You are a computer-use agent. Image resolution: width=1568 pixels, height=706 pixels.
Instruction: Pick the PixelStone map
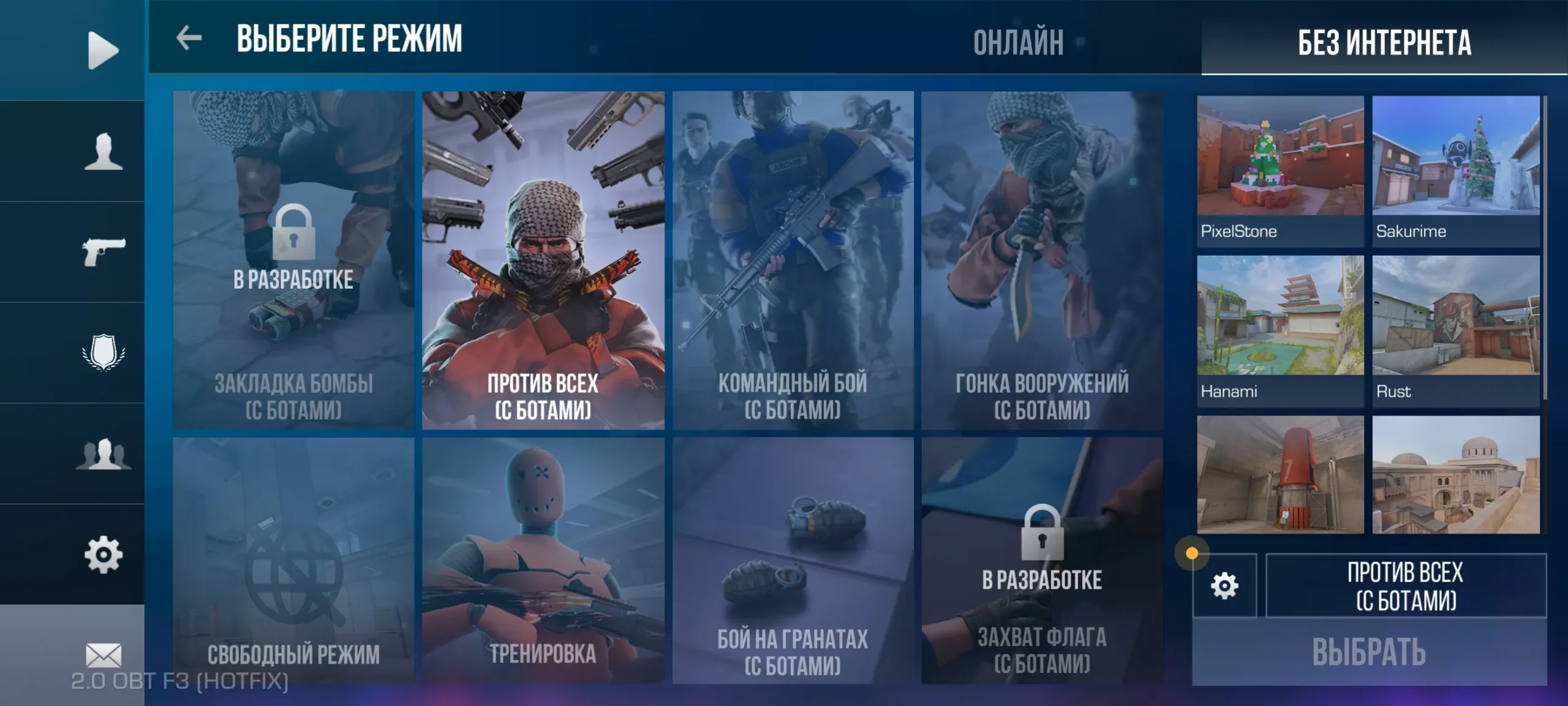pyautogui.click(x=1280, y=170)
